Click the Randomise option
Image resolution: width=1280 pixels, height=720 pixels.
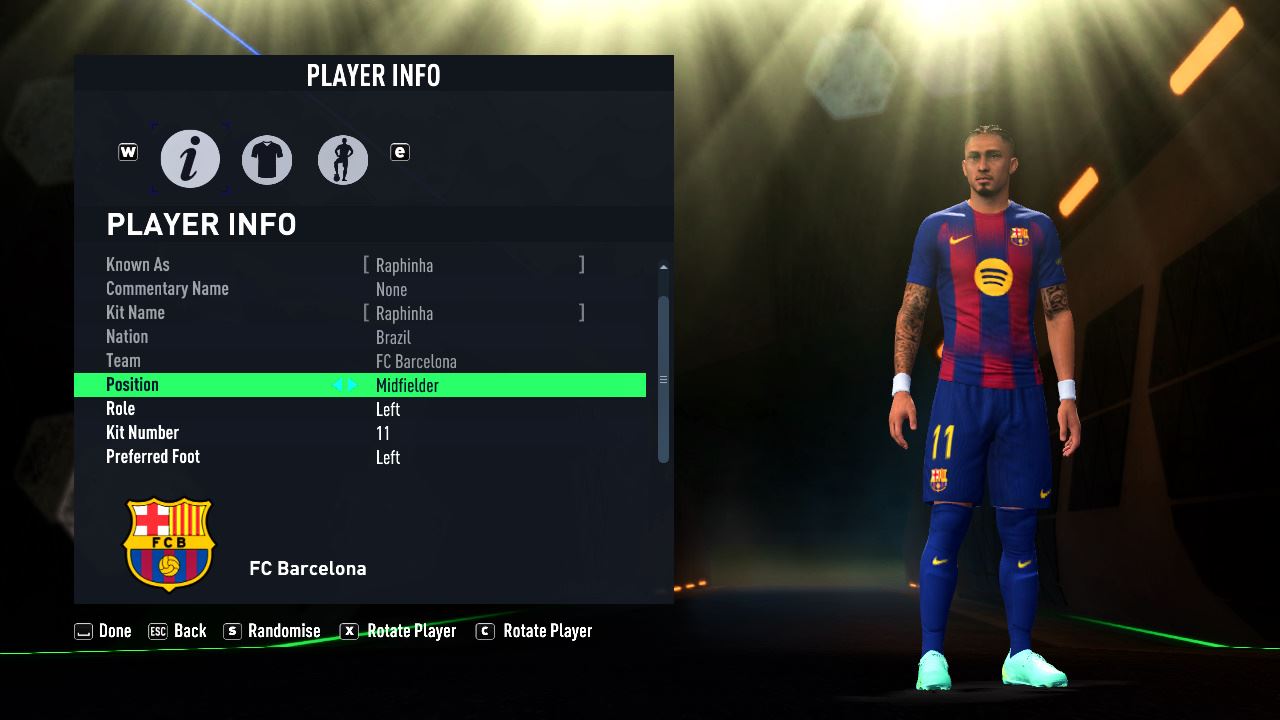(272, 631)
